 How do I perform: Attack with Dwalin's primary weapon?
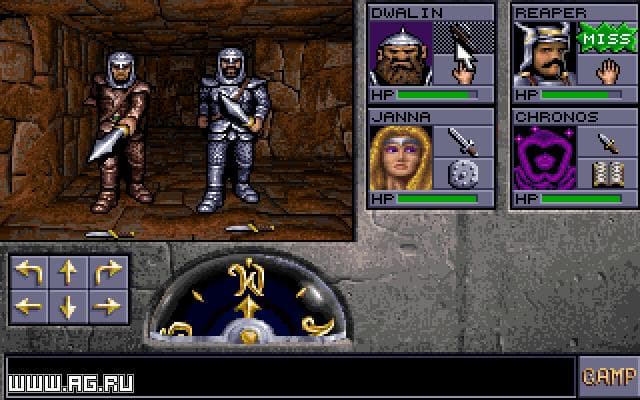click(x=464, y=38)
